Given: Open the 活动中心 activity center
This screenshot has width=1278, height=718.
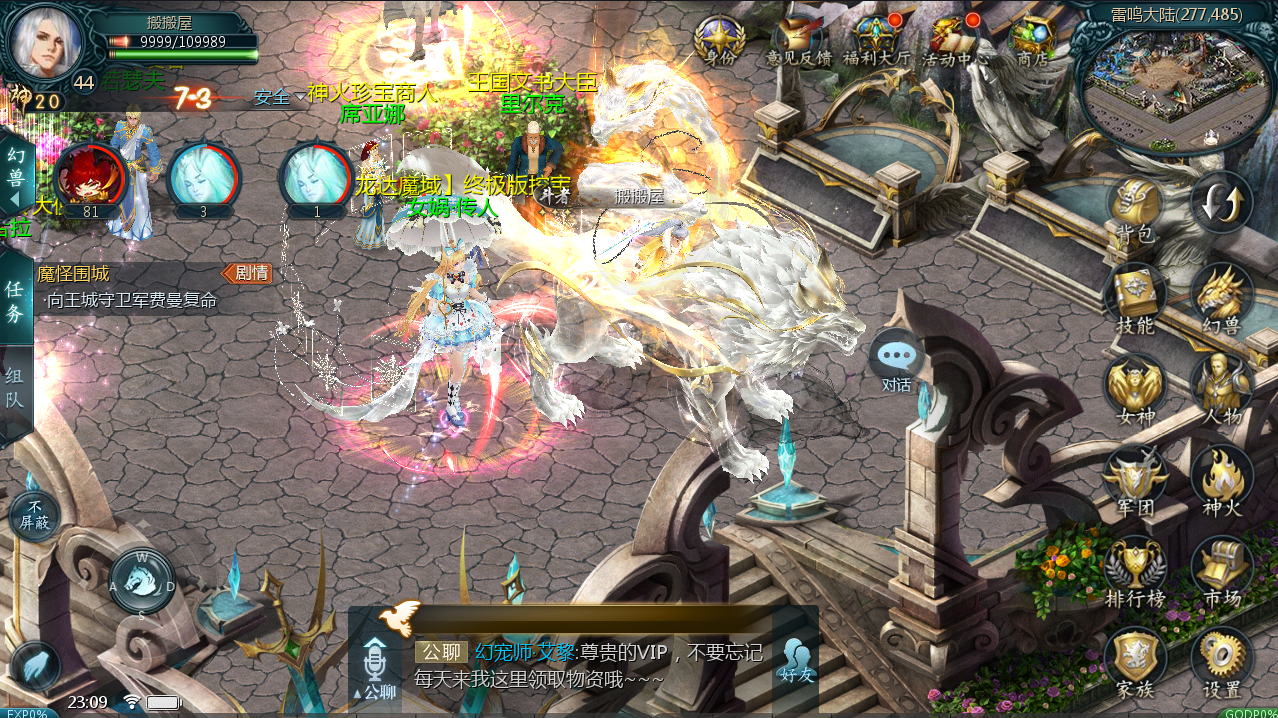Looking at the screenshot, I should [953, 41].
